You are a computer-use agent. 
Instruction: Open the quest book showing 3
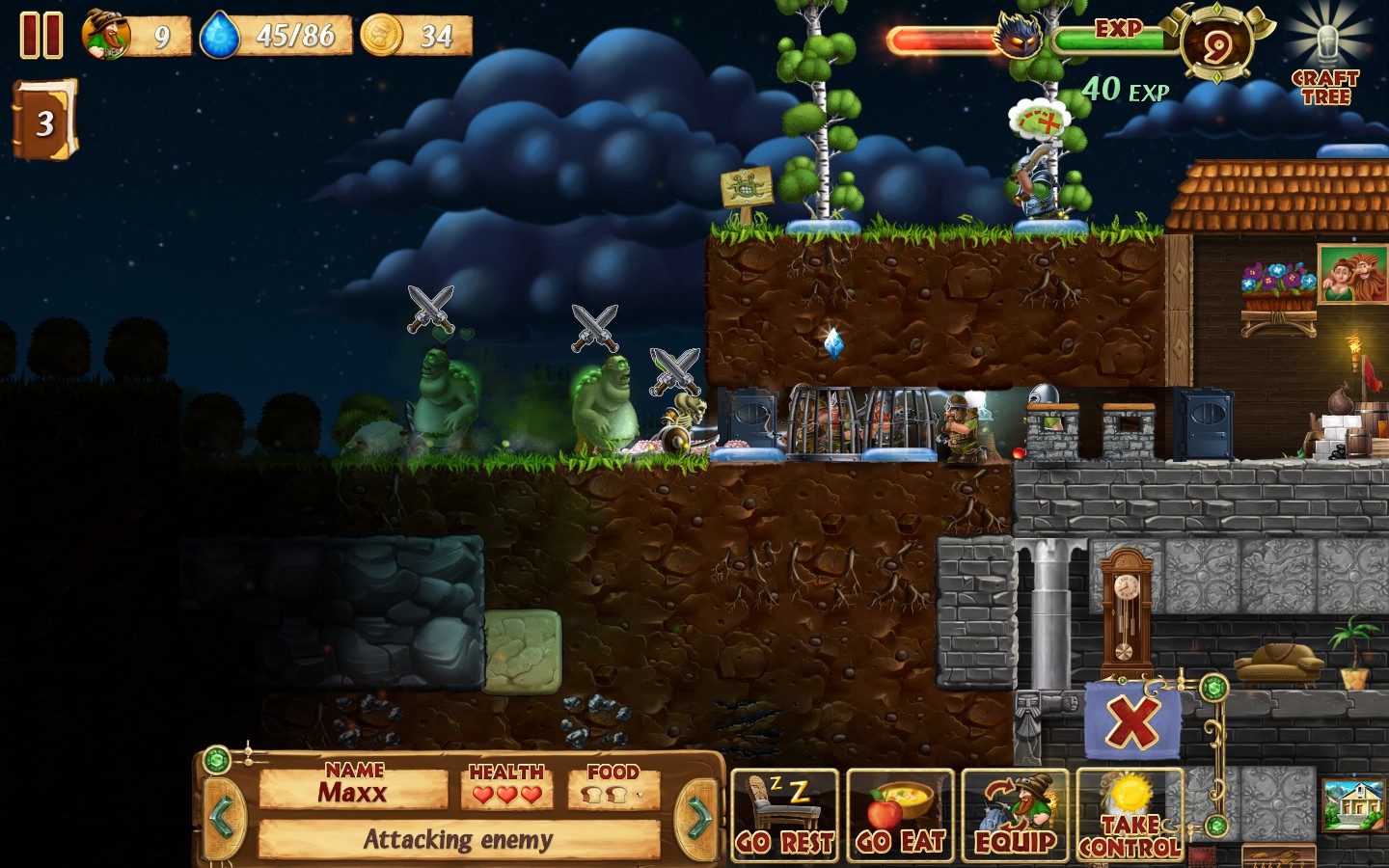click(43, 121)
